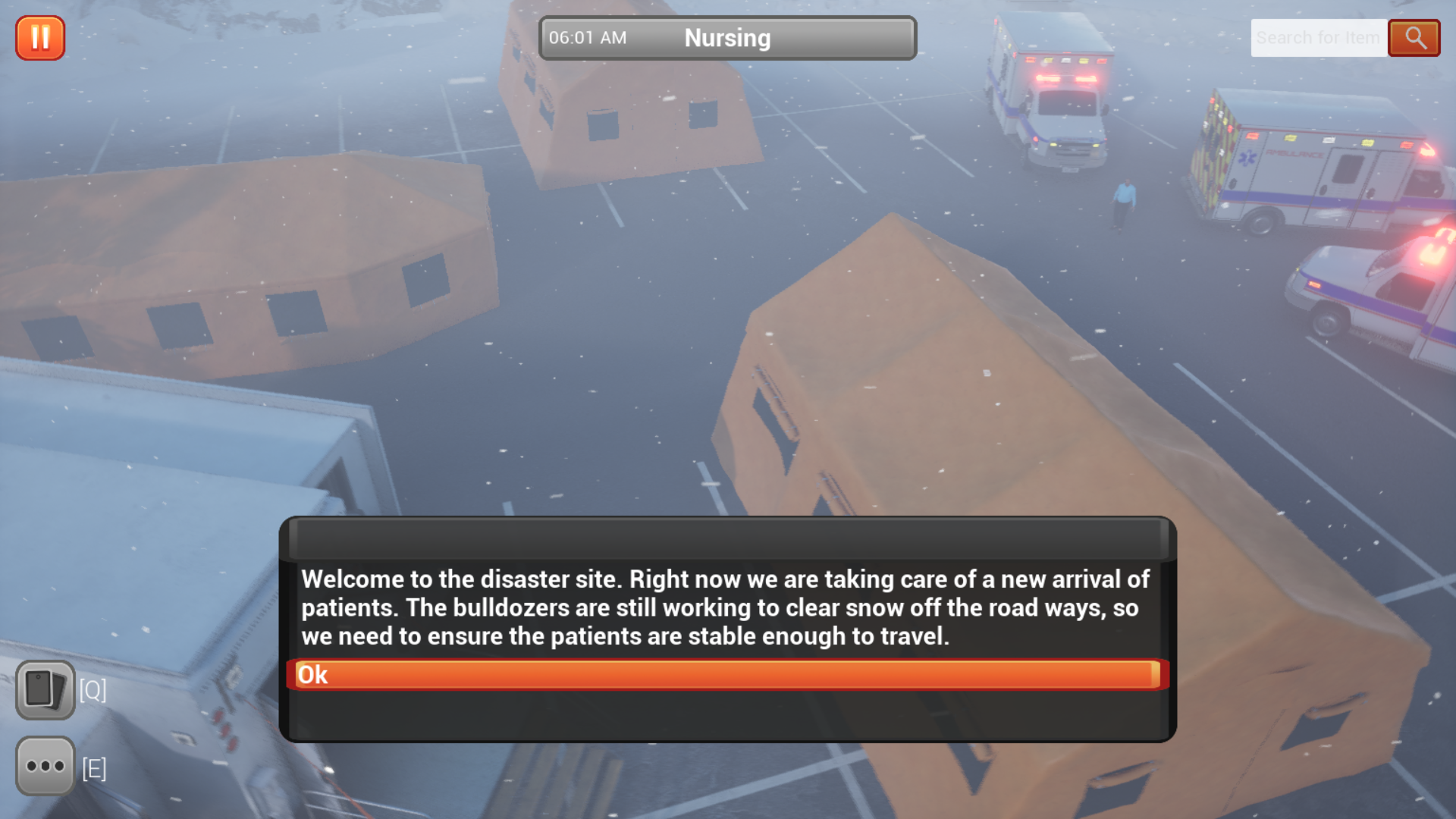
Task: Click the Search for Item field
Action: (x=1318, y=38)
